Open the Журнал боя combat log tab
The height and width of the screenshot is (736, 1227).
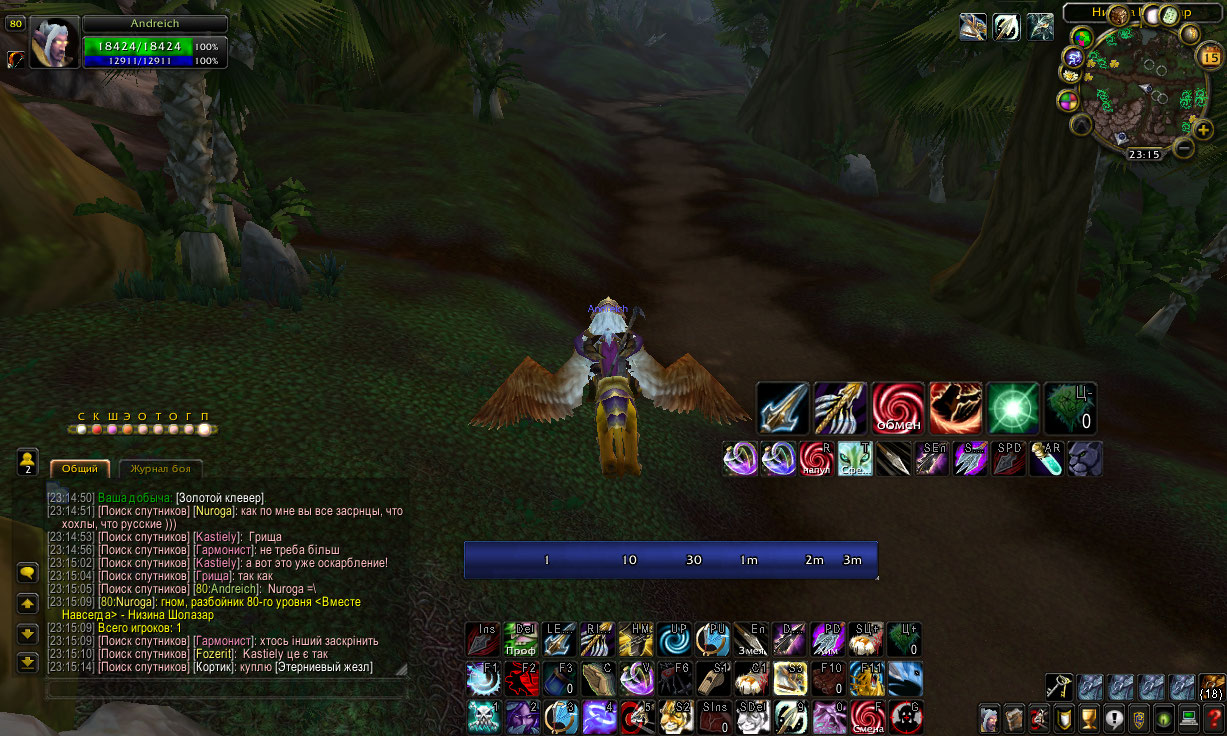pos(160,468)
